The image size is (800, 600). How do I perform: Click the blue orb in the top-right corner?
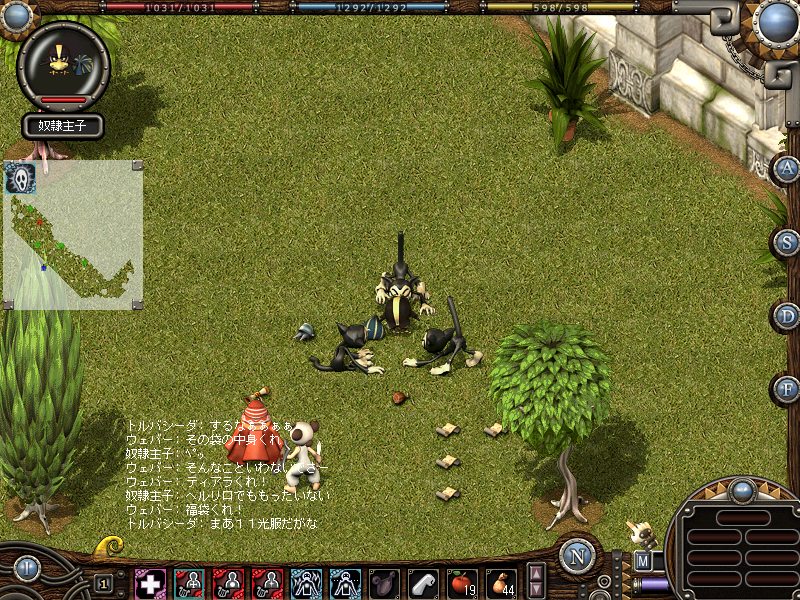pyautogui.click(x=774, y=20)
